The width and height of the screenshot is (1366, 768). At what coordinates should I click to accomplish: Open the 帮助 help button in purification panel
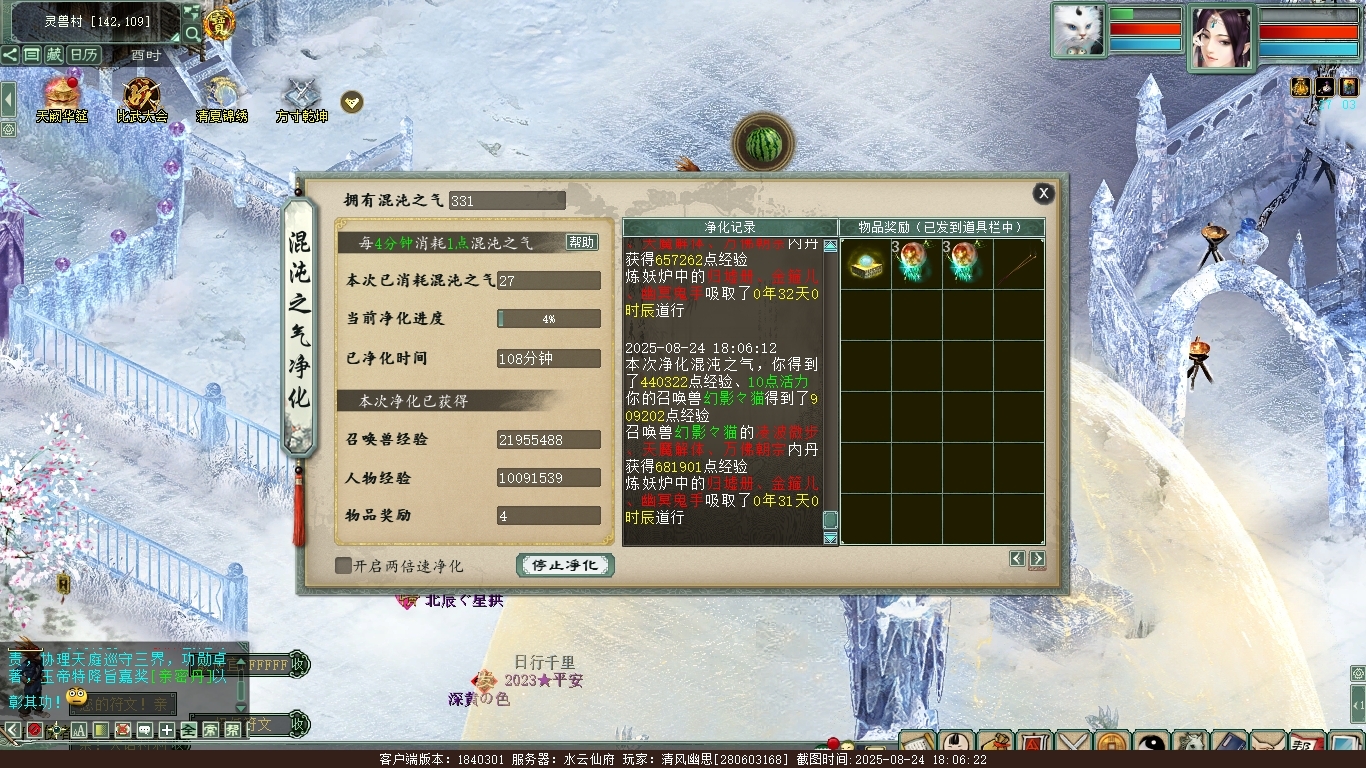(581, 242)
